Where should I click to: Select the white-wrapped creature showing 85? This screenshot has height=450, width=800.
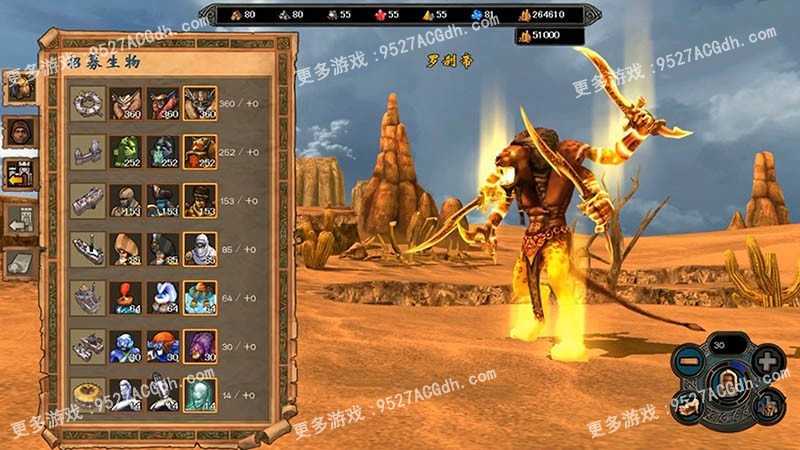tap(200, 248)
